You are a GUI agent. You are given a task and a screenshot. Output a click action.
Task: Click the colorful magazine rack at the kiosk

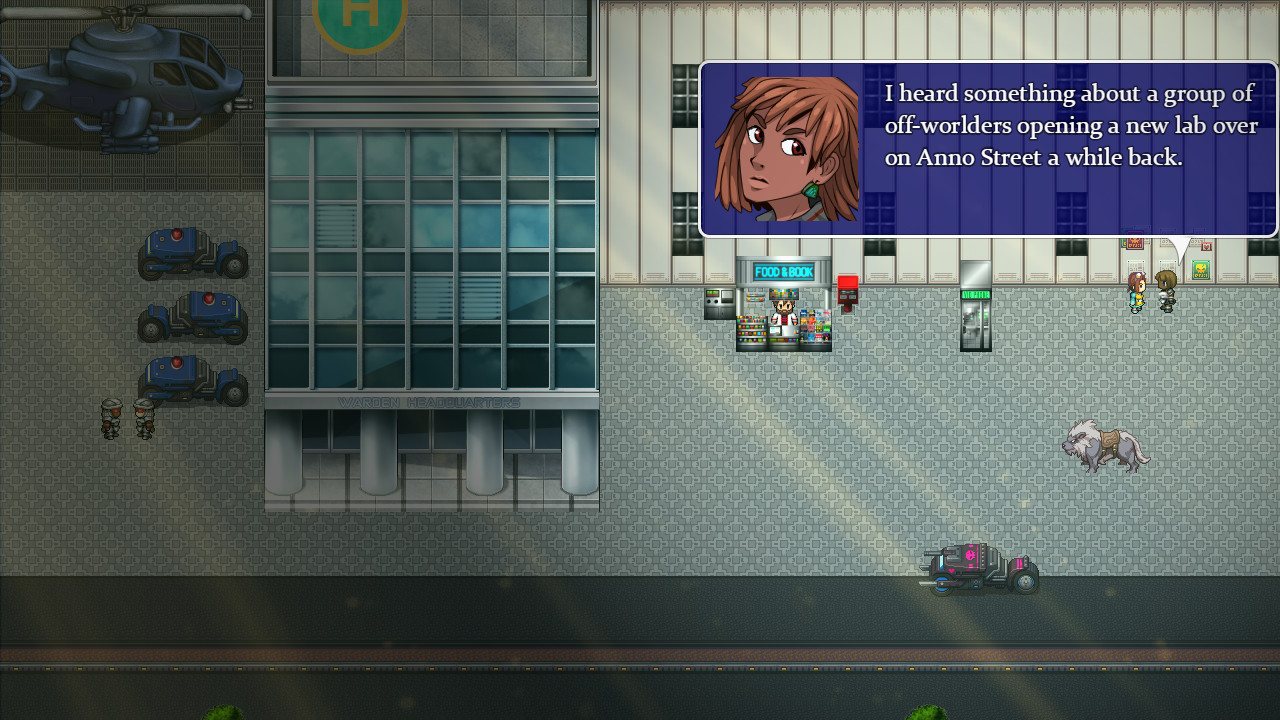click(815, 327)
